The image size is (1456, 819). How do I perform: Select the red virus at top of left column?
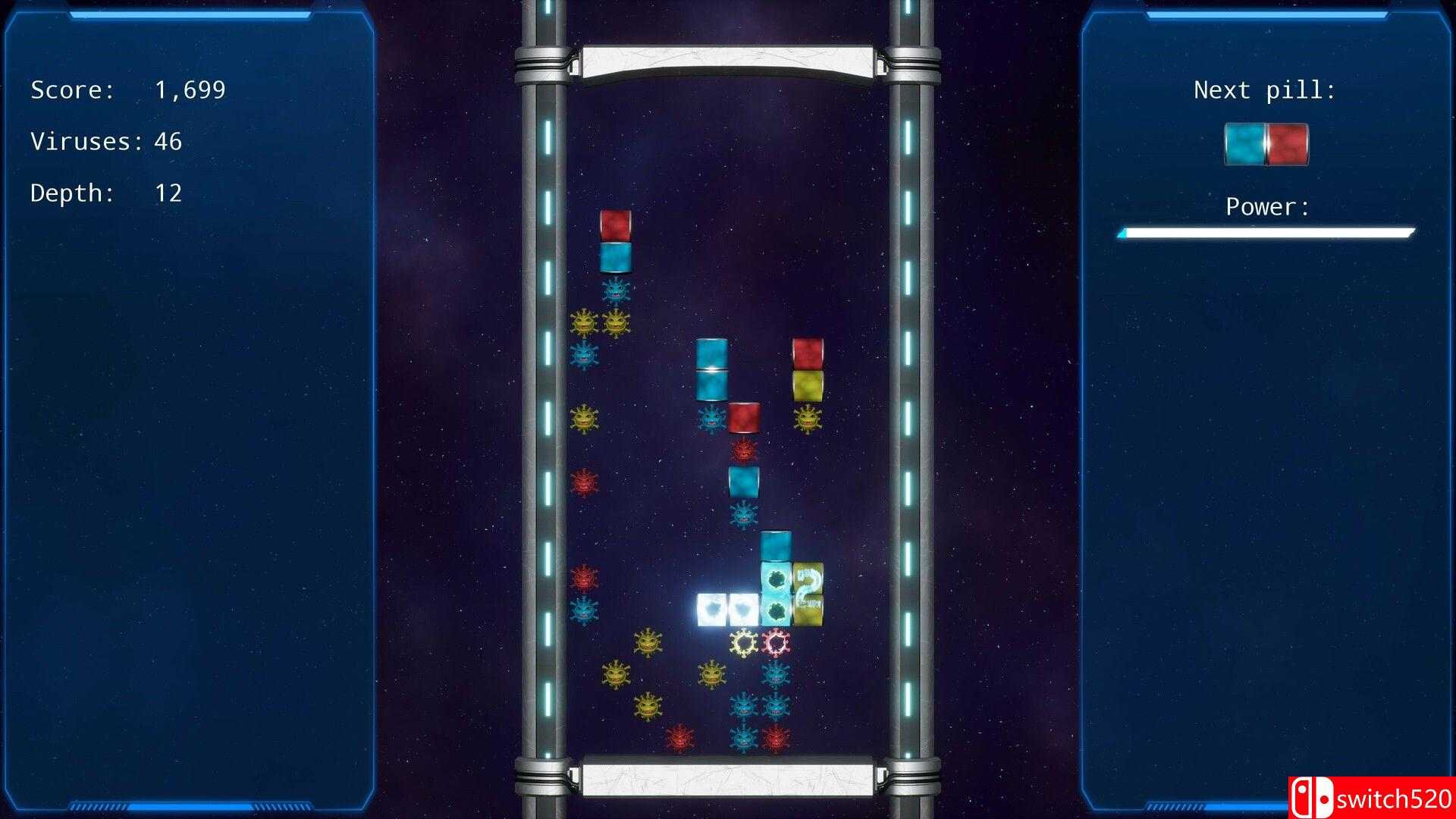pyautogui.click(x=584, y=482)
